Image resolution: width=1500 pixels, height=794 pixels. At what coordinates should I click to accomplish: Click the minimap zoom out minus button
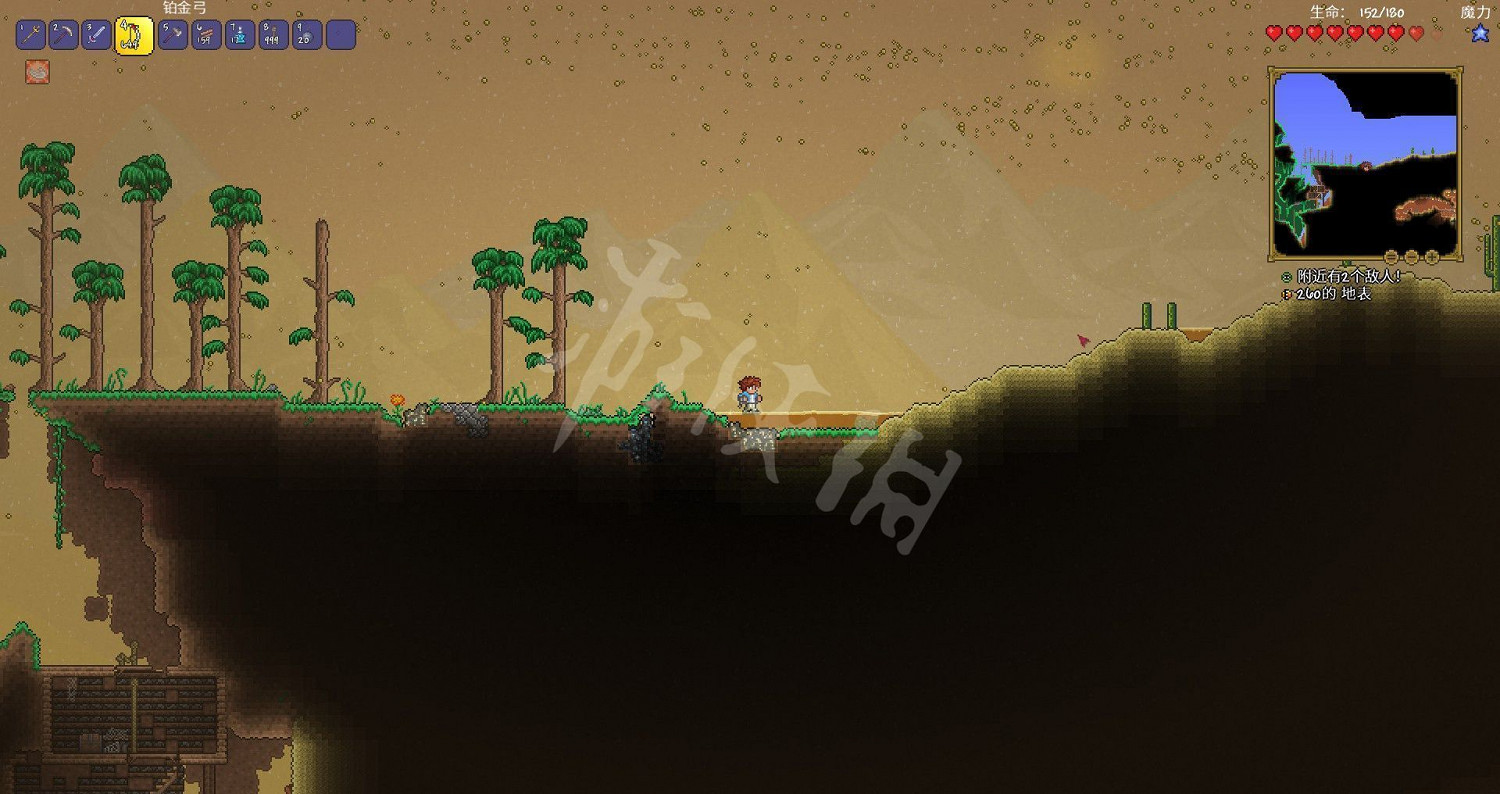(1390, 256)
